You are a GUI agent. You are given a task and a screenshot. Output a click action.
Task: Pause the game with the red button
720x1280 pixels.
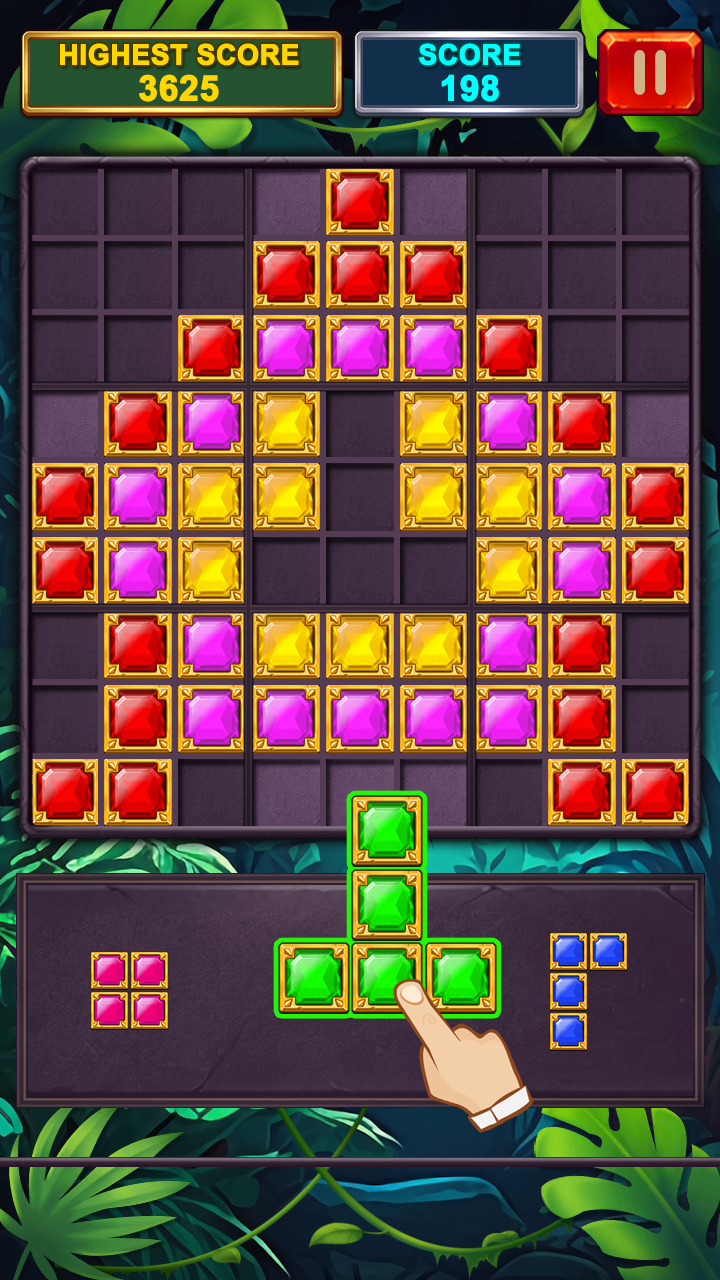tap(650, 72)
